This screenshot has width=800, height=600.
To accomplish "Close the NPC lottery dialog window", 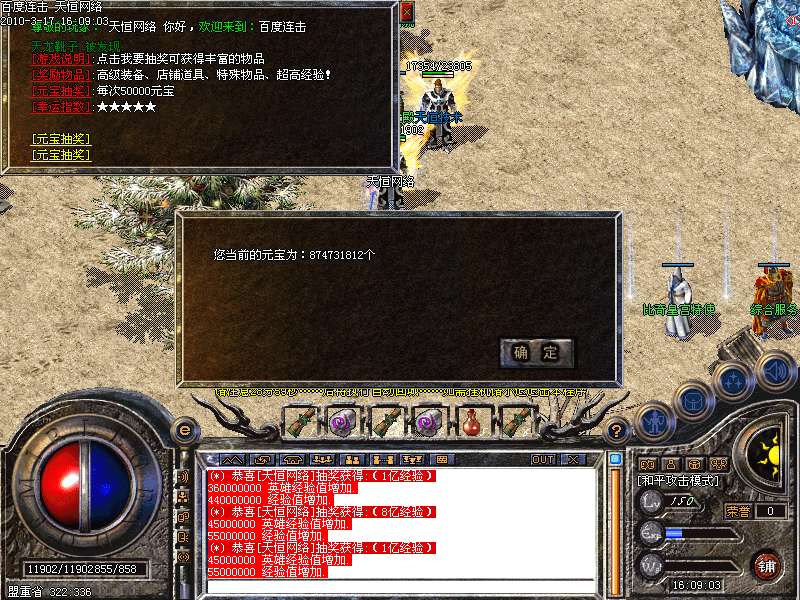I will 406,12.
